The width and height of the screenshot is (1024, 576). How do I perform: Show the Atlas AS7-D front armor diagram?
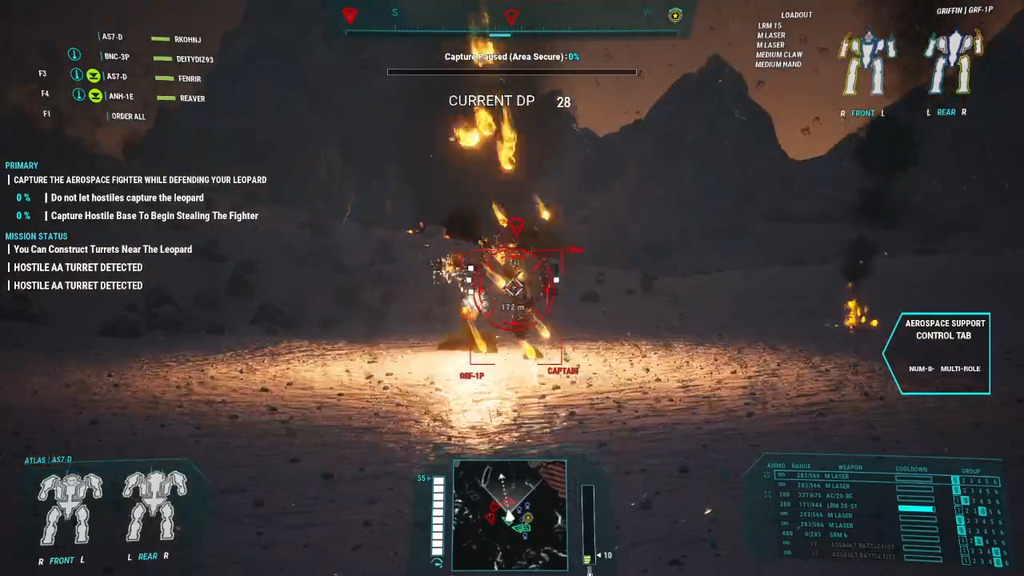(x=70, y=508)
